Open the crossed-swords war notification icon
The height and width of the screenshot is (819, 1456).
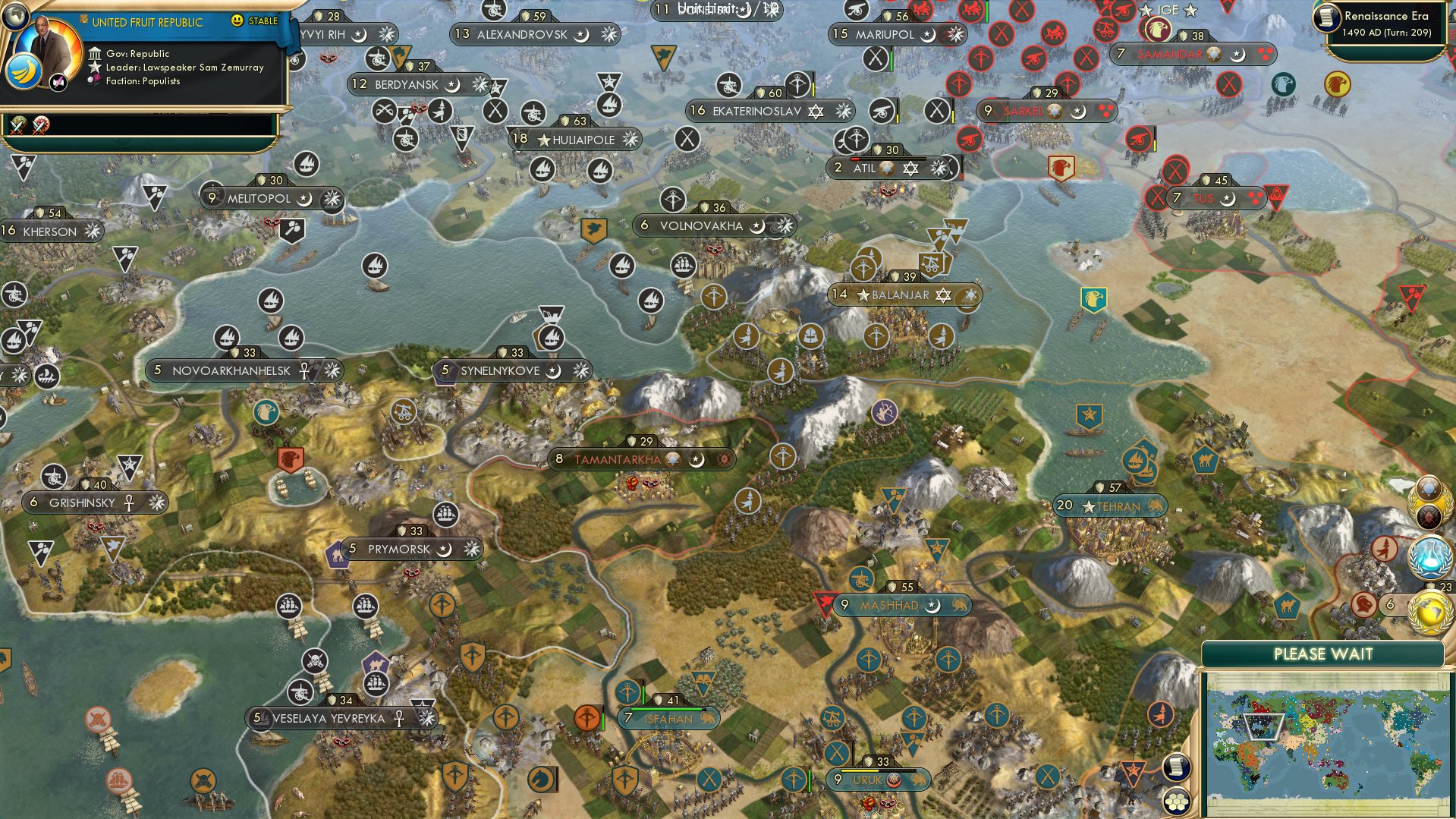point(18,126)
